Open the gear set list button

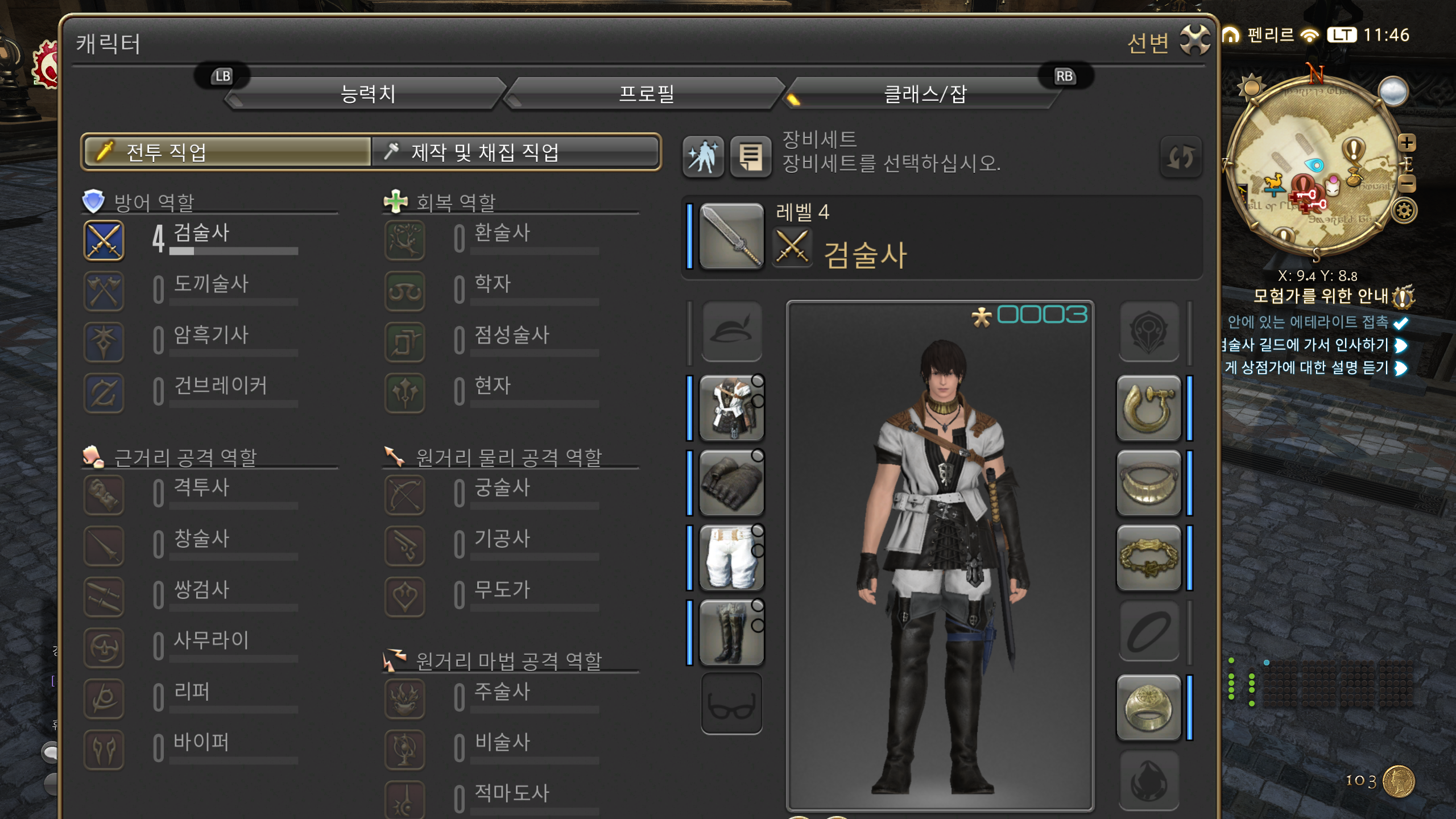coord(750,156)
